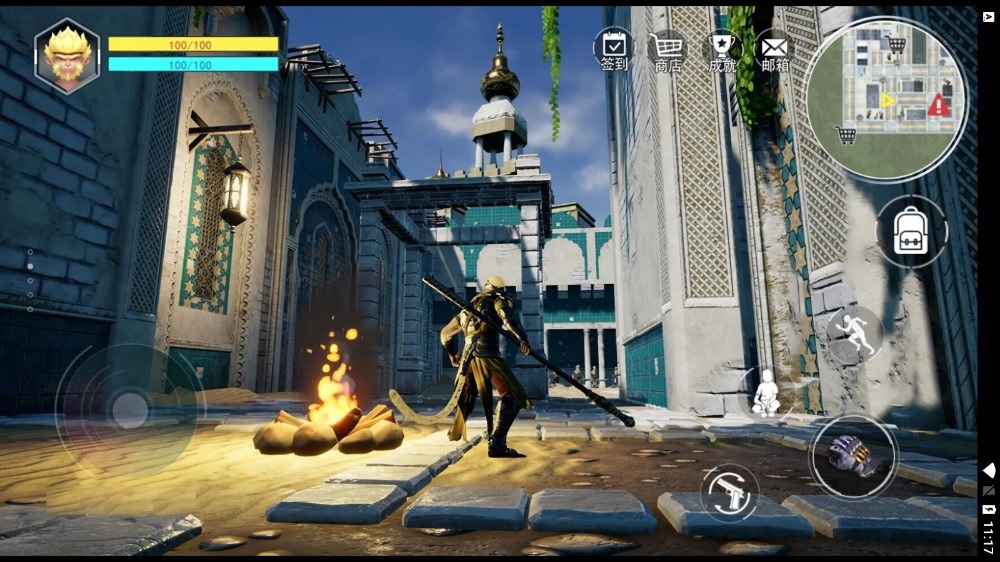Tap the sprint running-figure button
The image size is (1000, 562).
coord(855,334)
